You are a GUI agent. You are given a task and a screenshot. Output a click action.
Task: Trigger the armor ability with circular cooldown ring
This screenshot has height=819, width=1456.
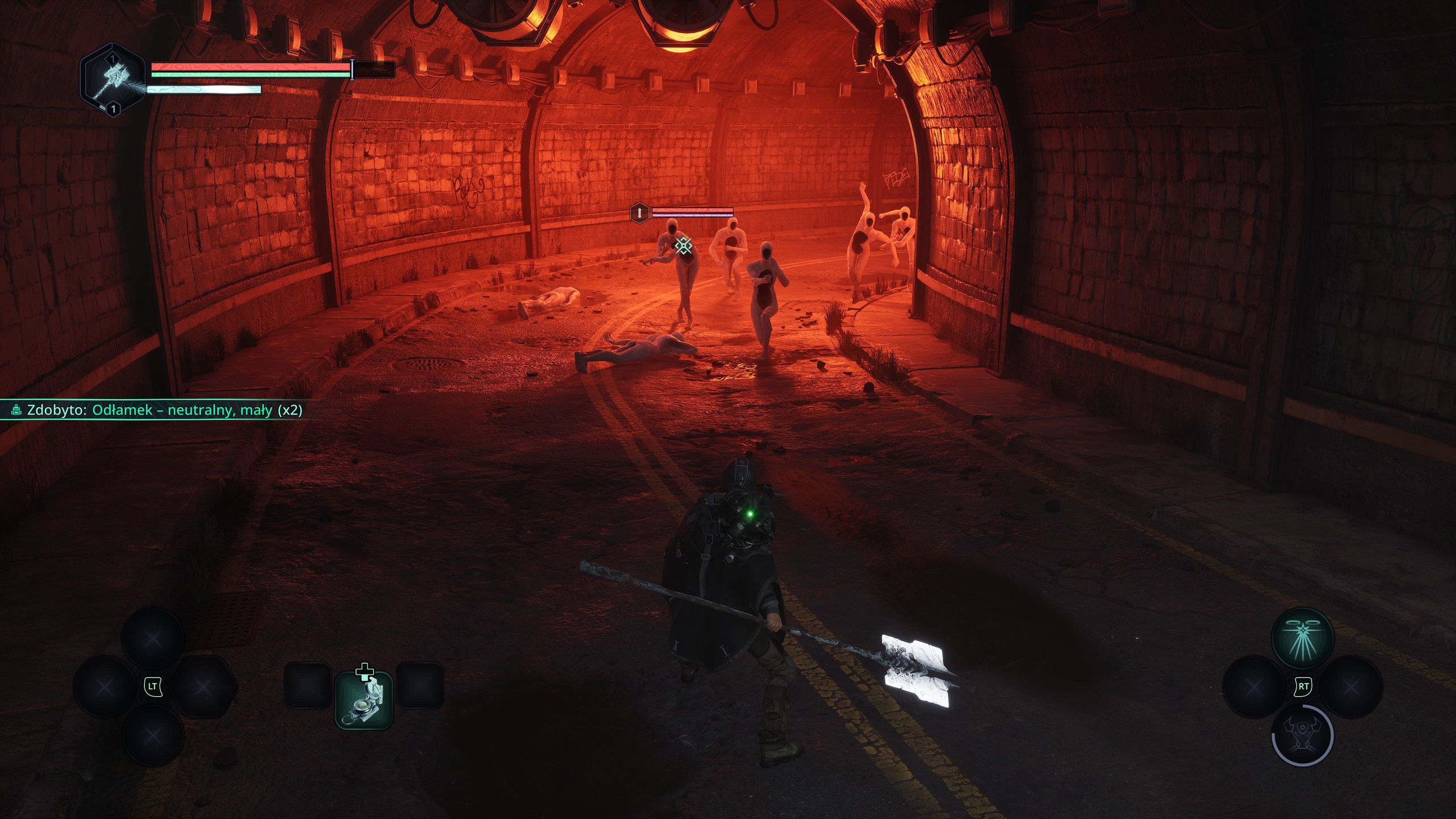point(1302,735)
